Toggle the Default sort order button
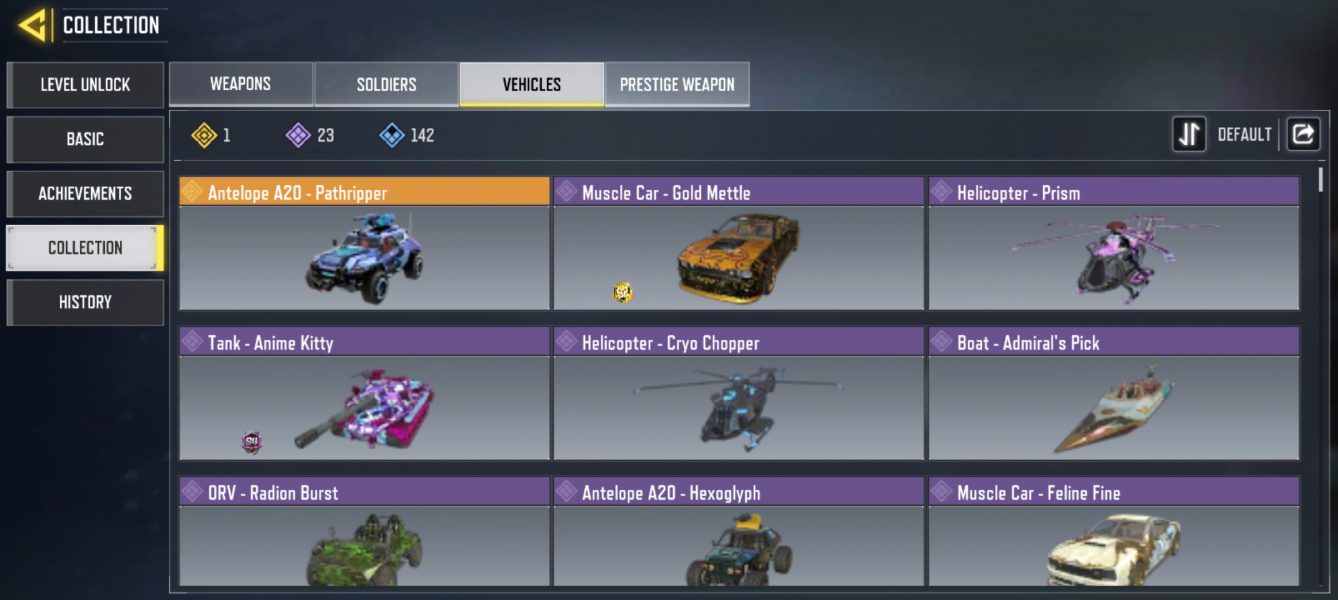Viewport: 1338px width, 600px height. (x=1190, y=134)
